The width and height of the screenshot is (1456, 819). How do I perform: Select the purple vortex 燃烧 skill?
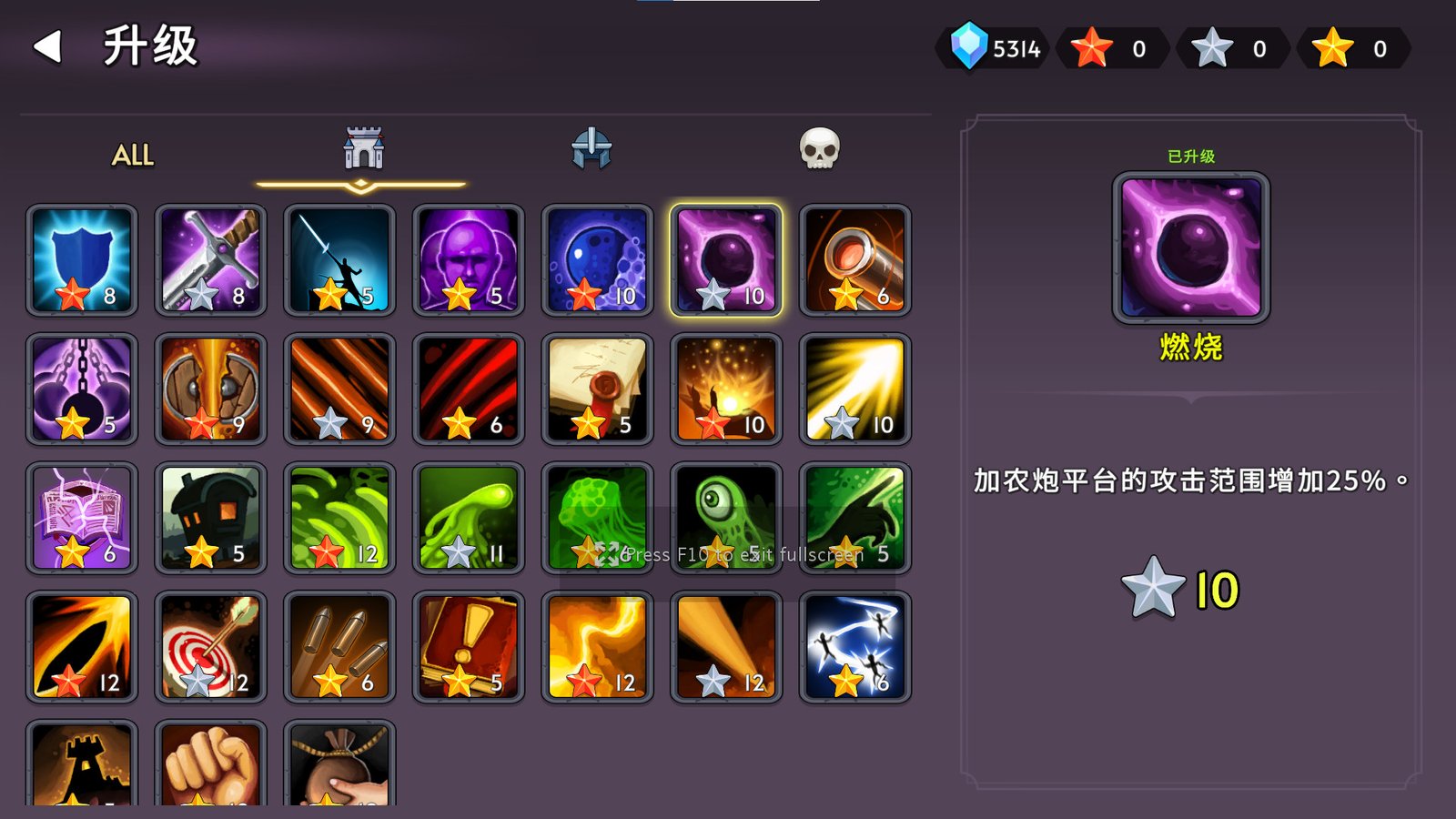pyautogui.click(x=726, y=261)
